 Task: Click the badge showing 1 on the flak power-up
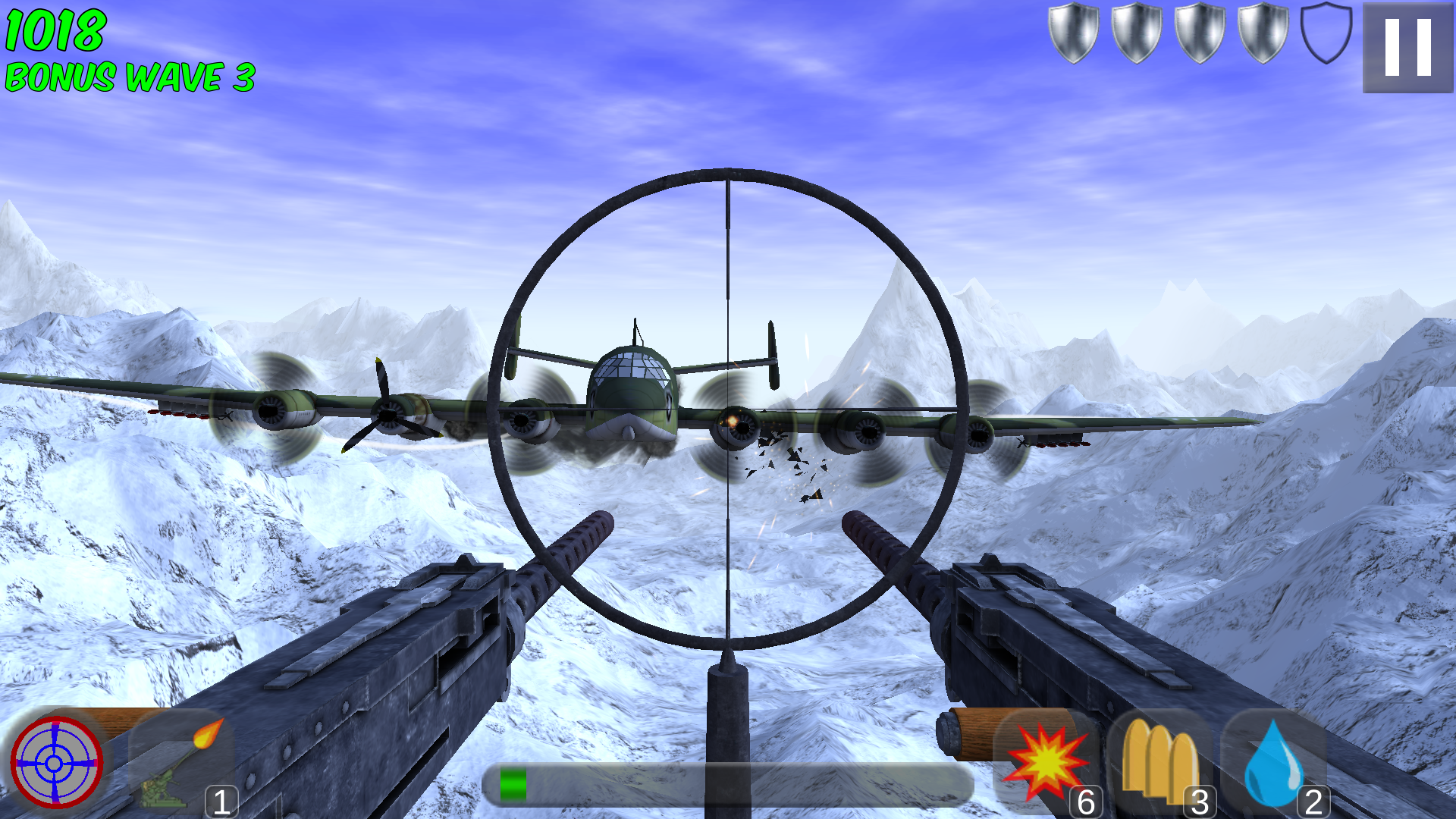(x=221, y=800)
